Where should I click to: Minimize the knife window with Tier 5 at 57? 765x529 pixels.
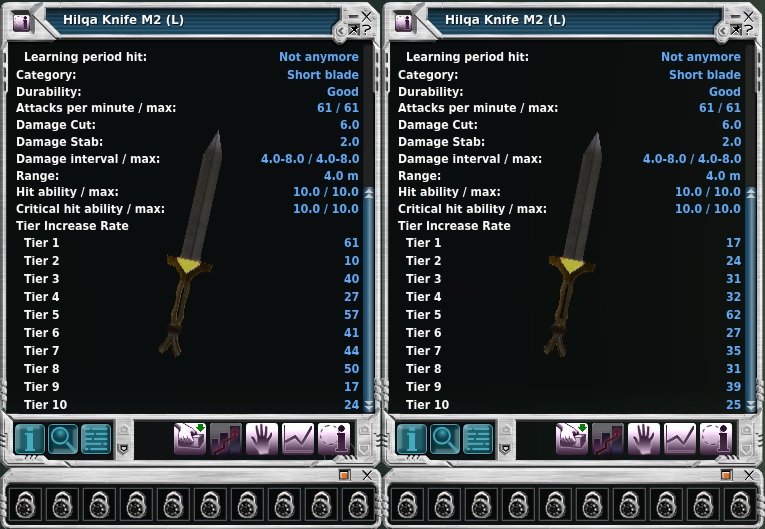[x=353, y=17]
